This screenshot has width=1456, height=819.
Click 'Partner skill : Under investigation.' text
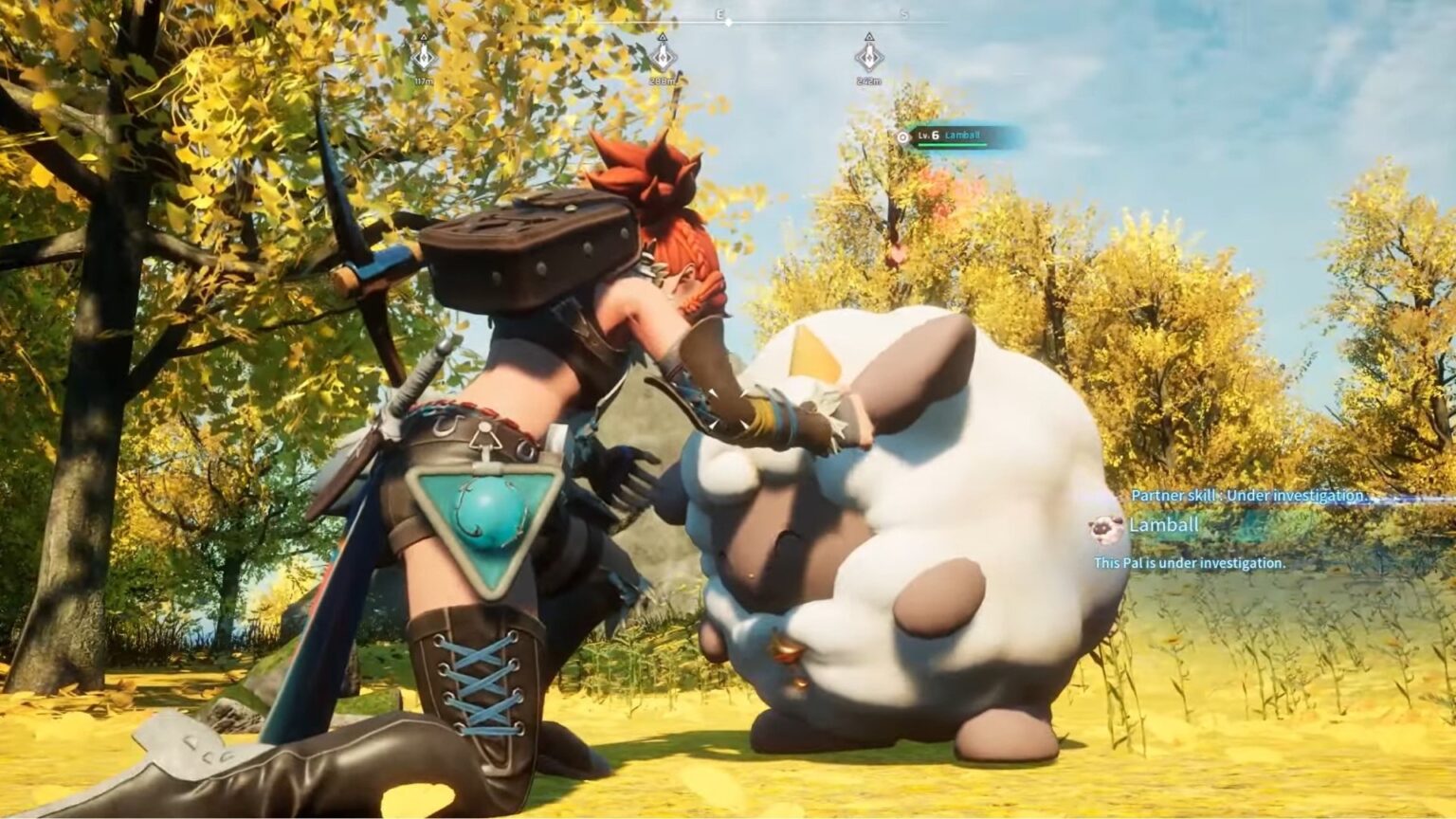[x=1247, y=494]
